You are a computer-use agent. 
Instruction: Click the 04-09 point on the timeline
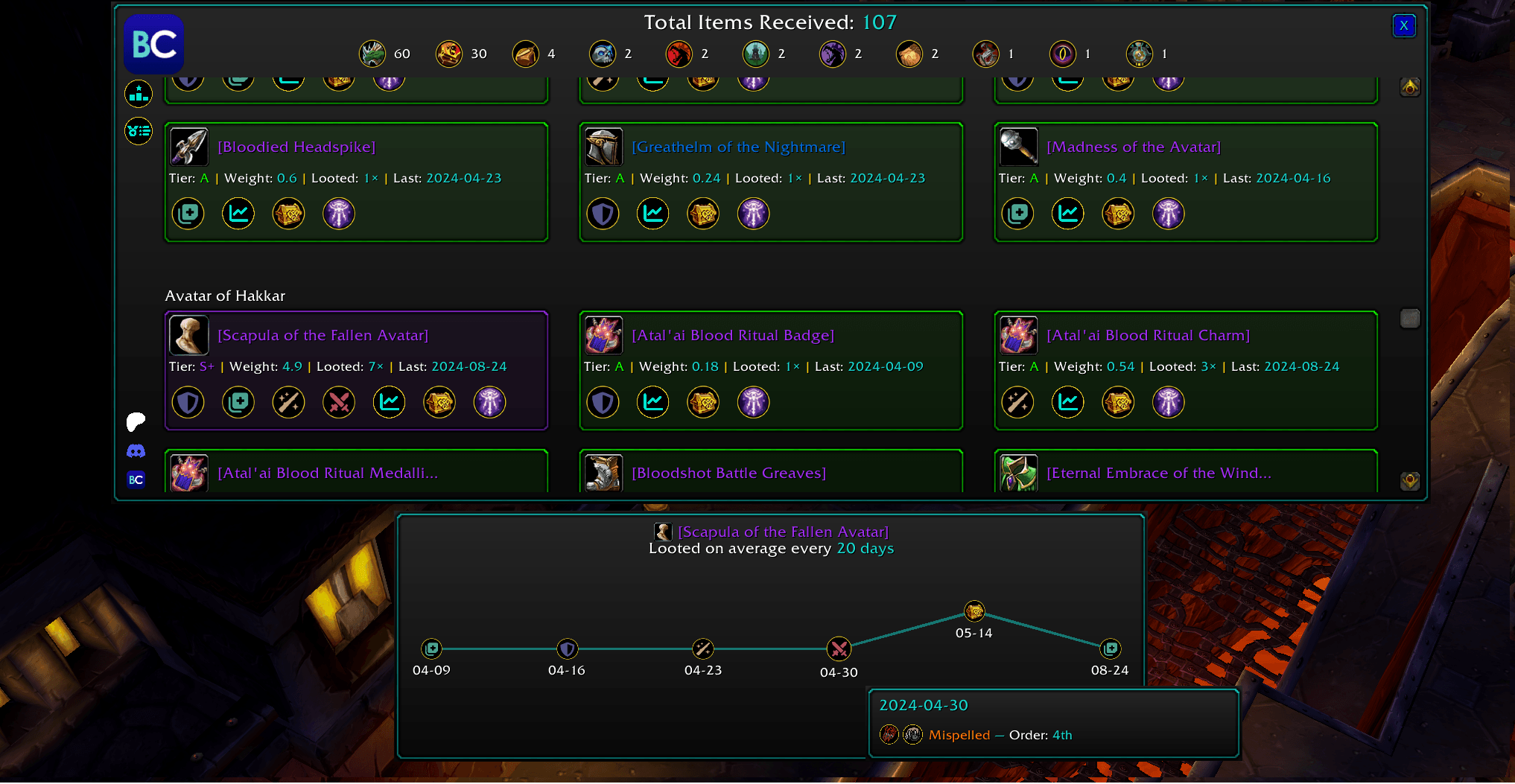[x=431, y=648]
